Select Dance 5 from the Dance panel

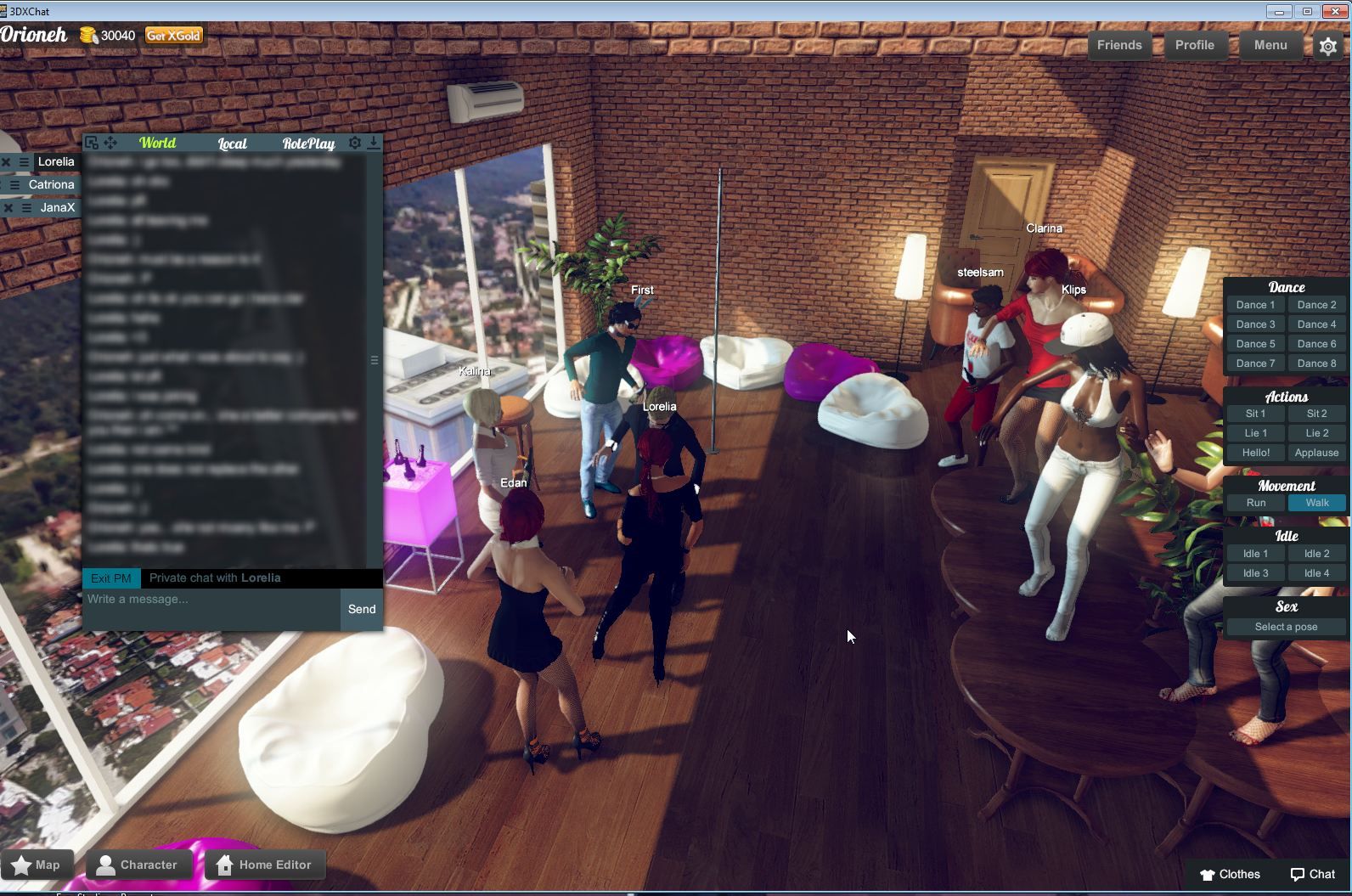coord(1254,343)
